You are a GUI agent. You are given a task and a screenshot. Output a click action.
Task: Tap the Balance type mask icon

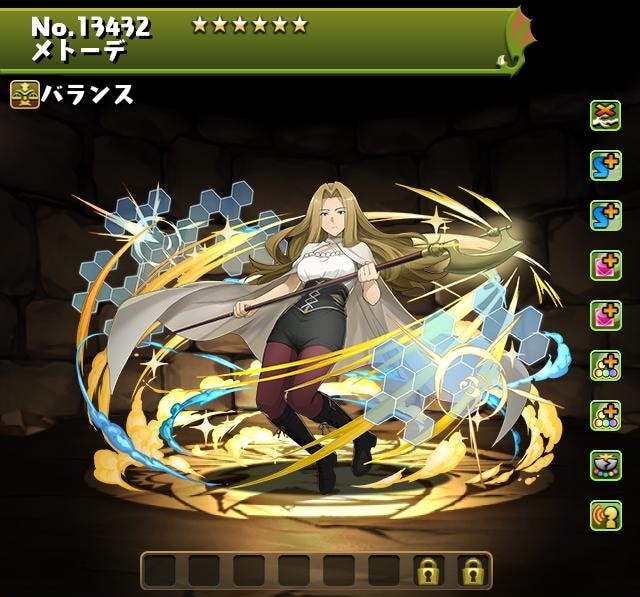[x=24, y=96]
